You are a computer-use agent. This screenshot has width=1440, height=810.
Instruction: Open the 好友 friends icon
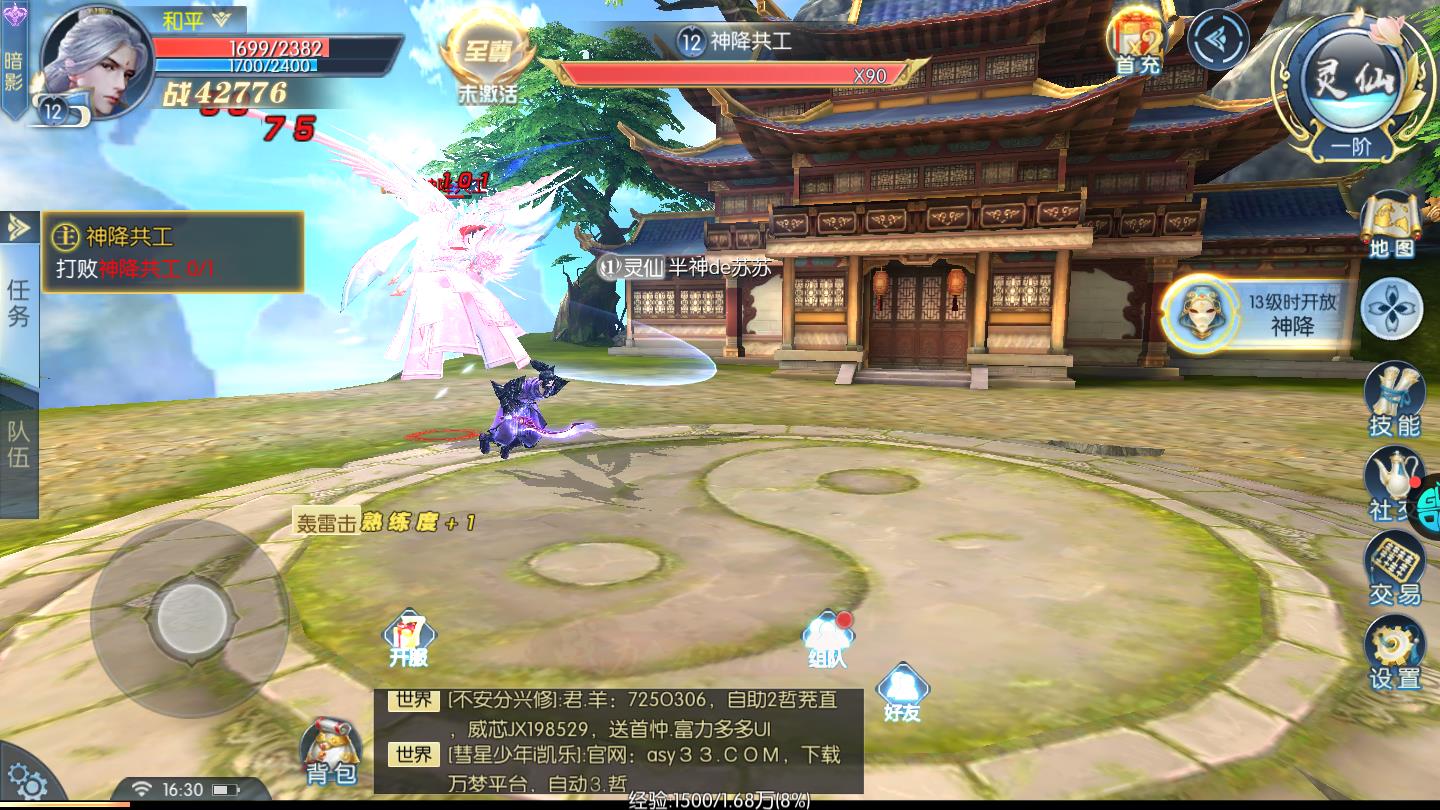[901, 693]
